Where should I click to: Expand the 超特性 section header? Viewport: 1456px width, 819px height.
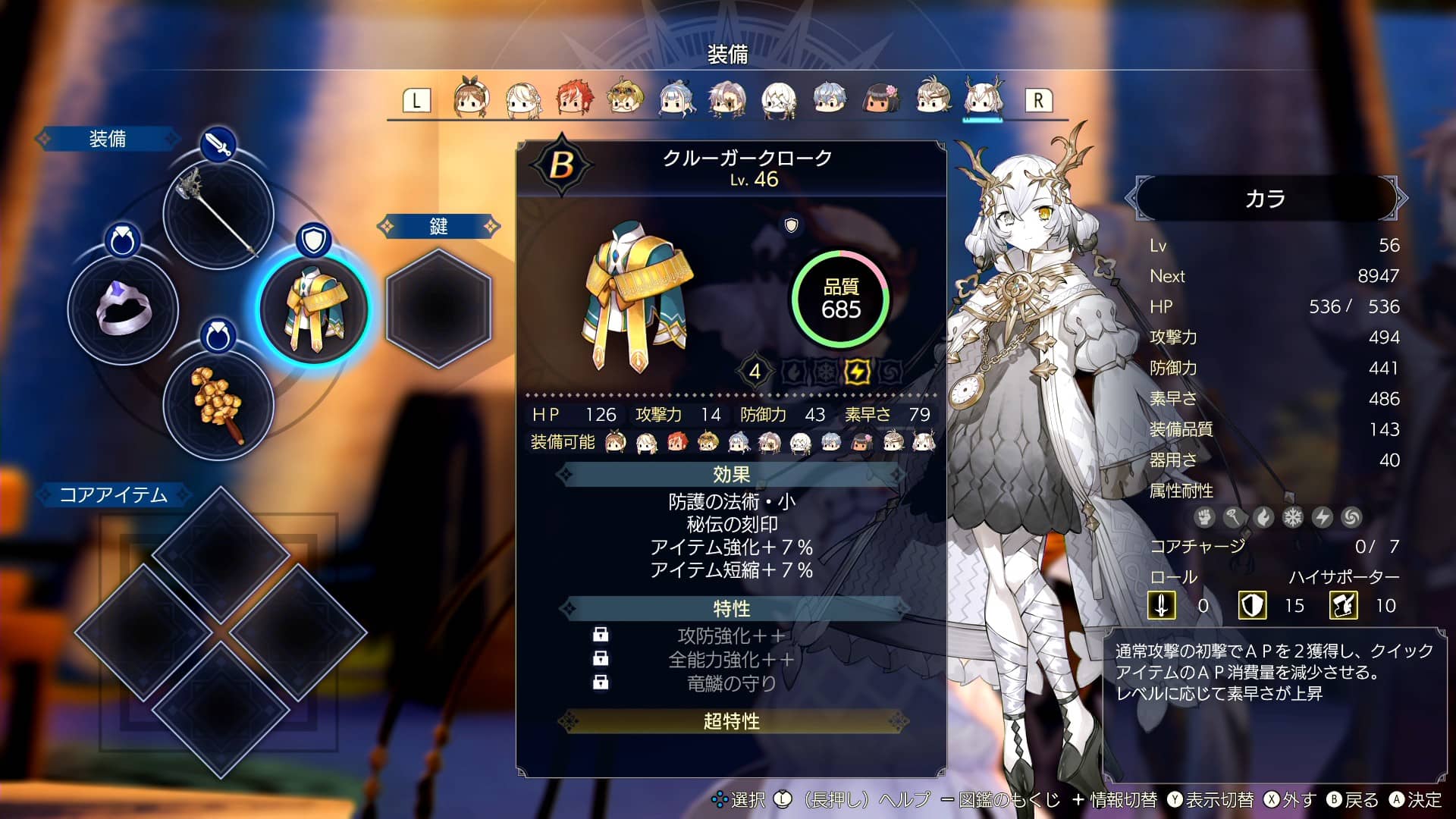(732, 722)
